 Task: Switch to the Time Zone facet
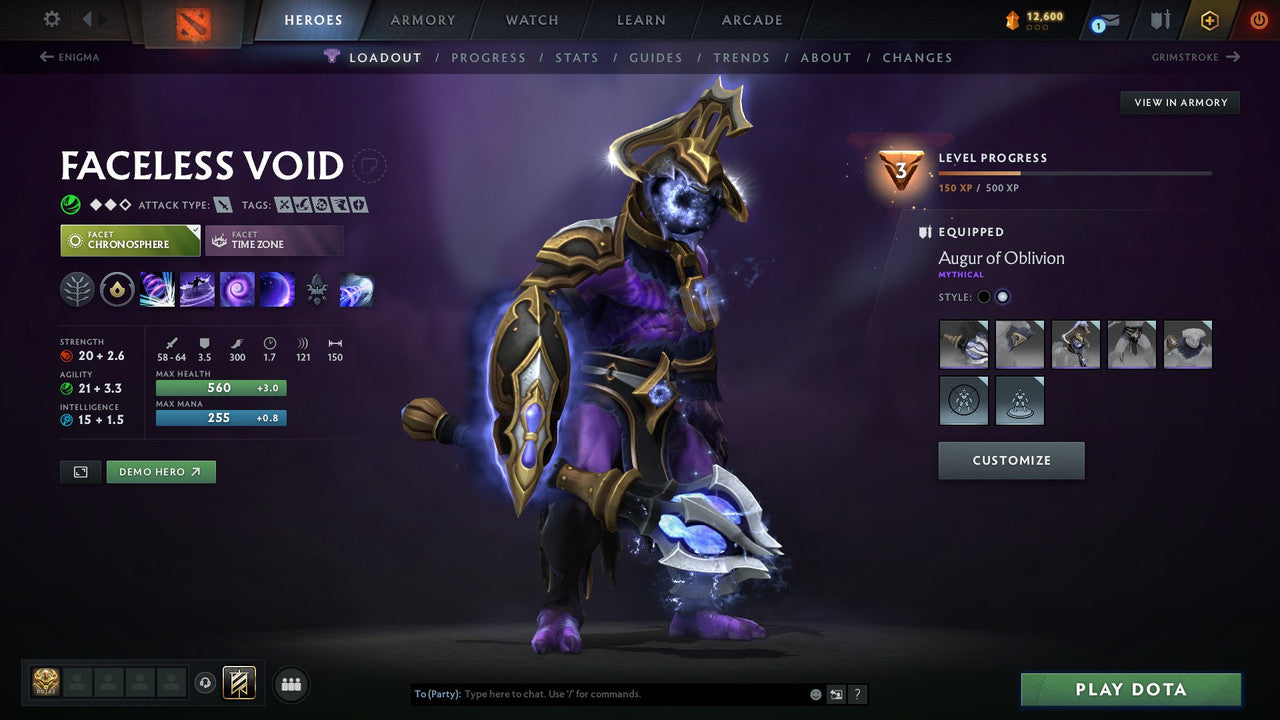pos(274,240)
